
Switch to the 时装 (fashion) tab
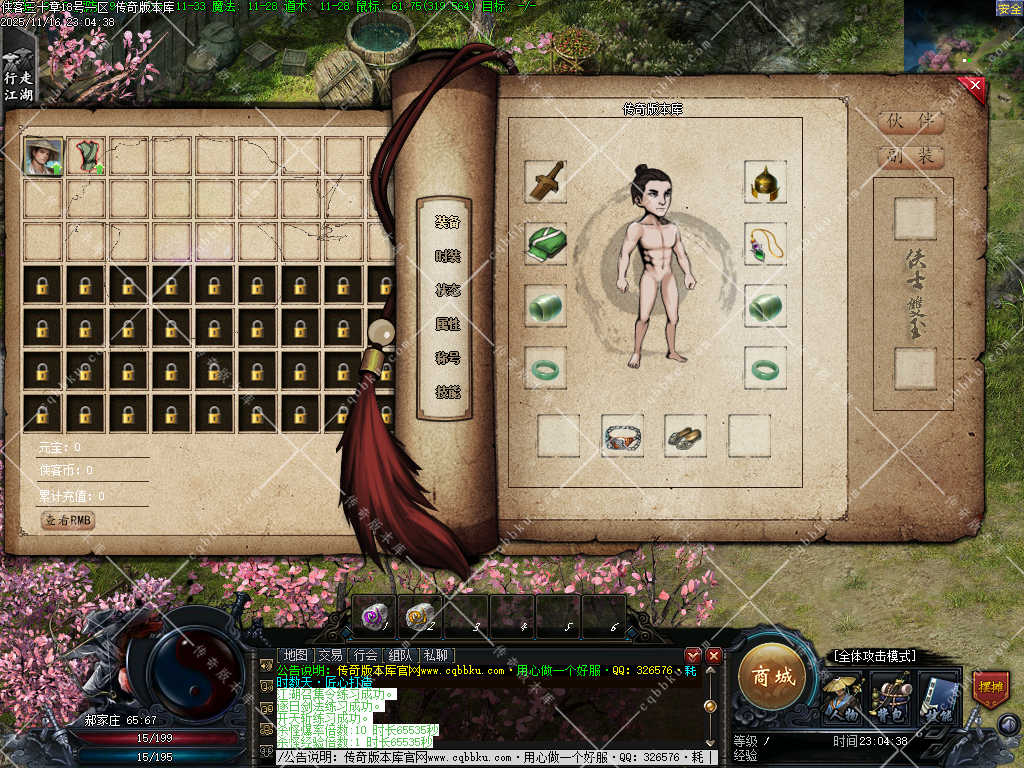447,256
